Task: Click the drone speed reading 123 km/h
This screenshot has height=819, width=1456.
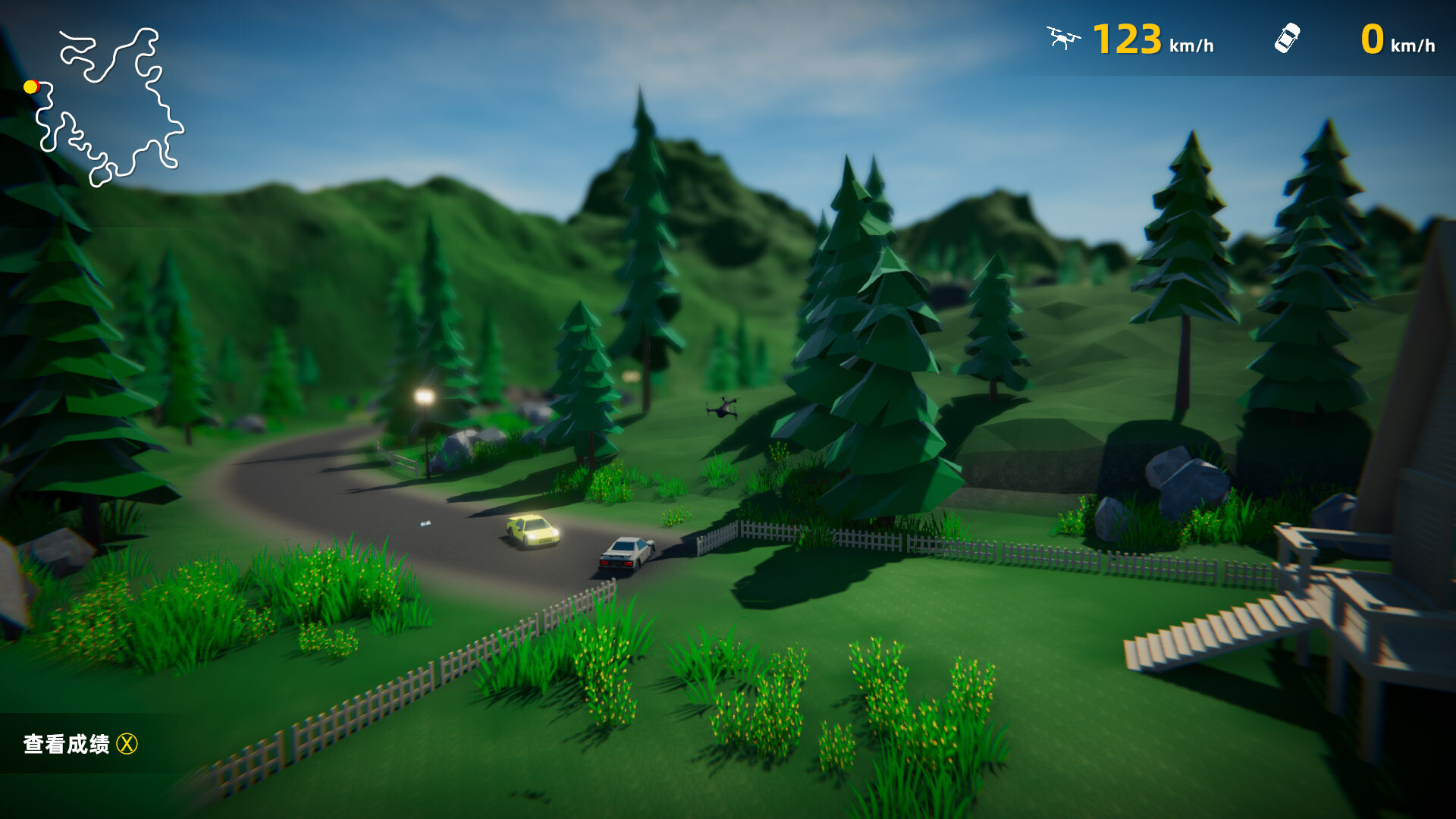Action: [x=1129, y=38]
